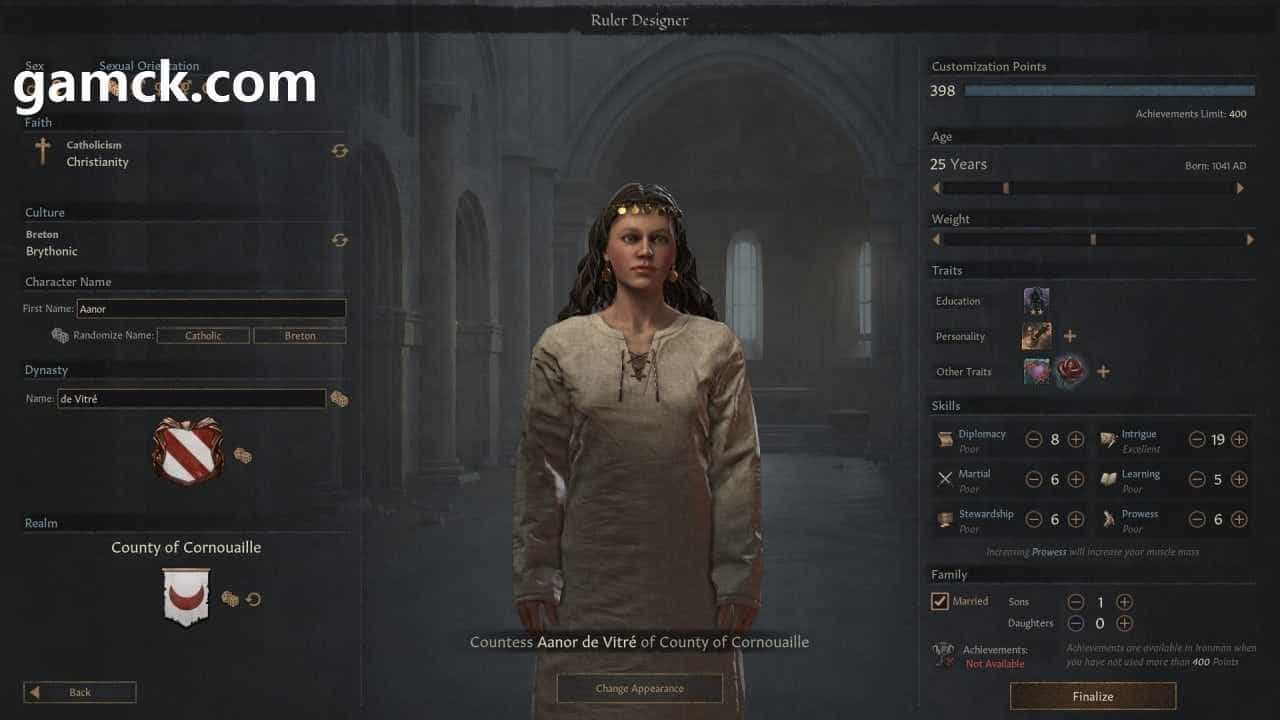
Task: Edit the First Name field
Action: [211, 309]
